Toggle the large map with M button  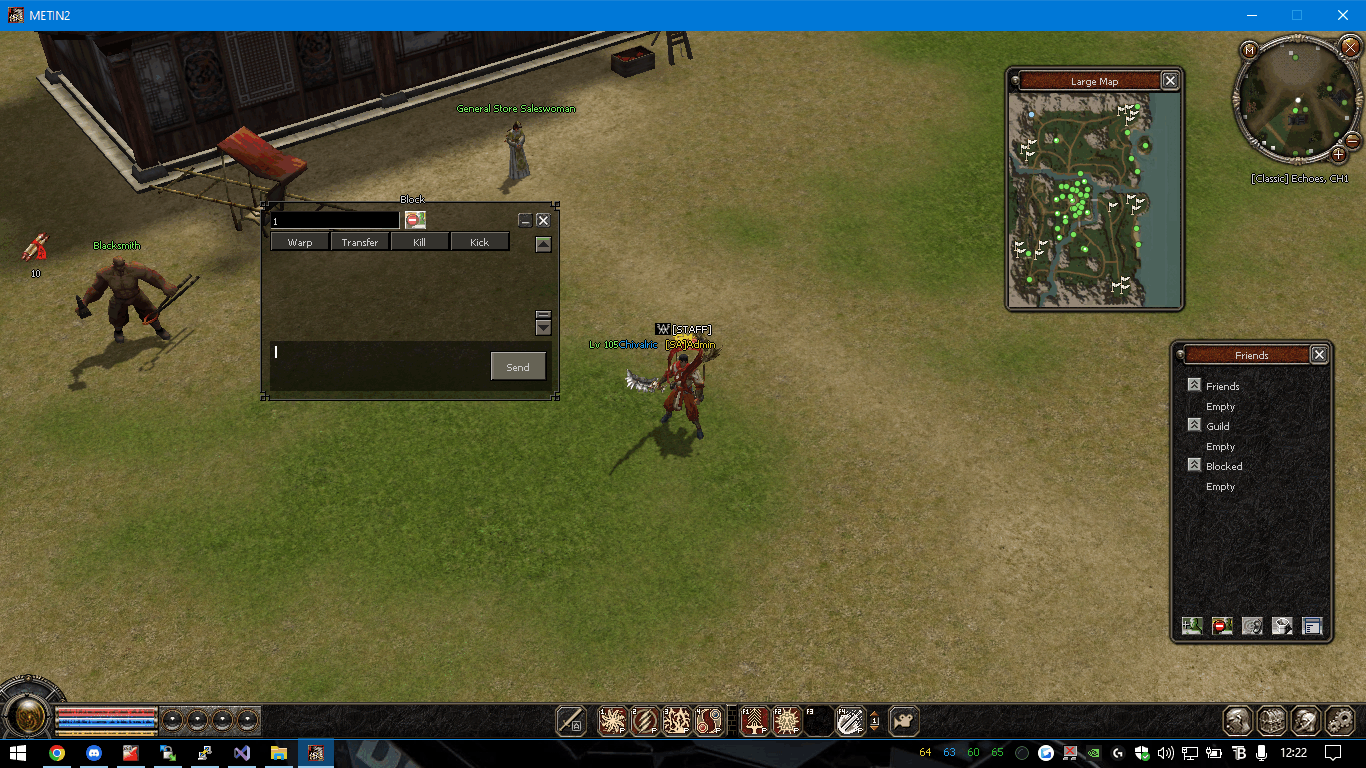click(x=1249, y=49)
